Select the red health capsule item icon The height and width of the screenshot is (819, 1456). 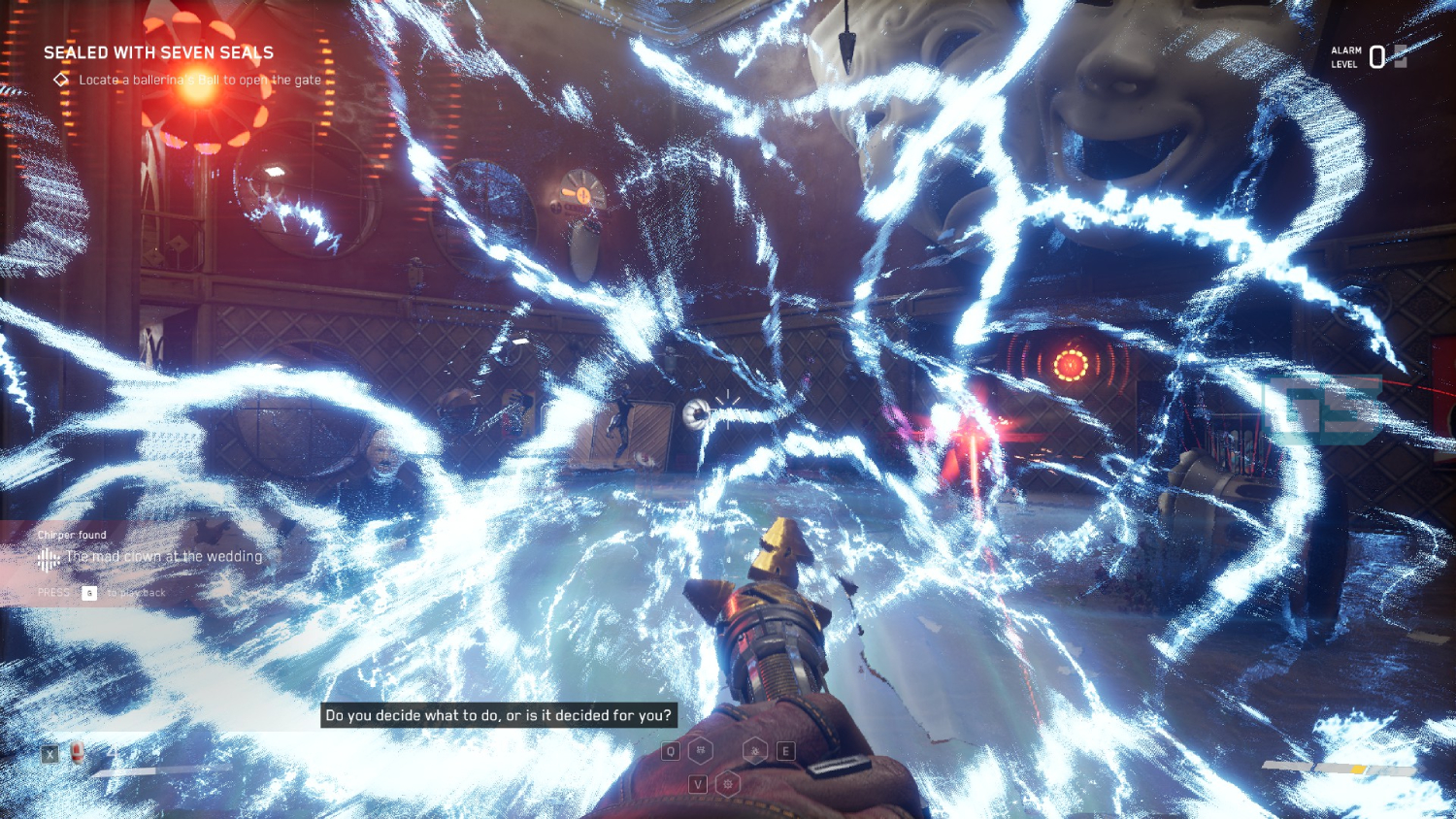coord(78,752)
